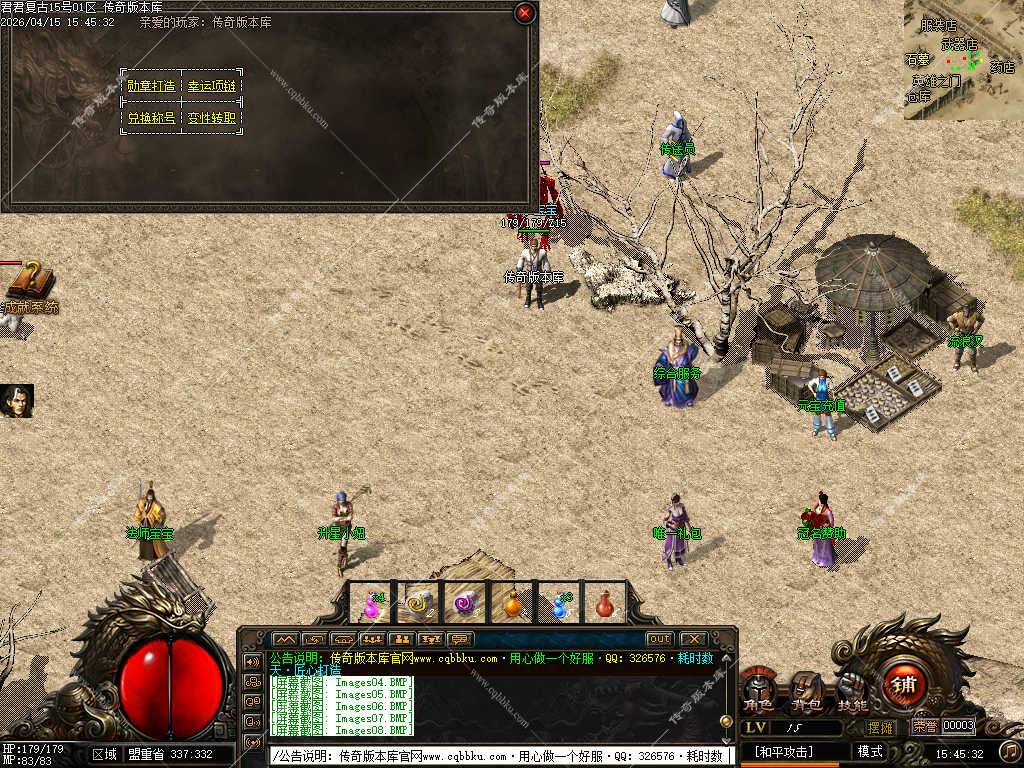Toggle the 模式 attack mode button
The height and width of the screenshot is (768, 1024).
870,751
